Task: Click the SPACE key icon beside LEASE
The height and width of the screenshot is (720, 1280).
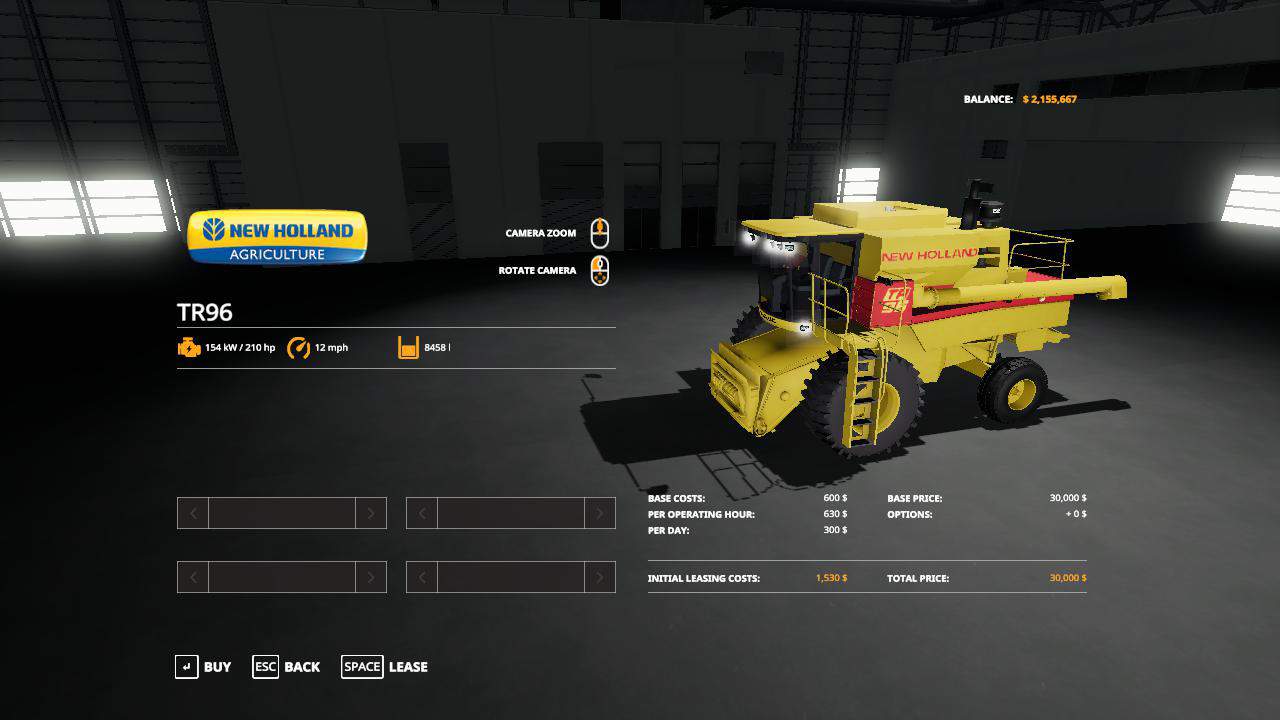Action: [362, 667]
